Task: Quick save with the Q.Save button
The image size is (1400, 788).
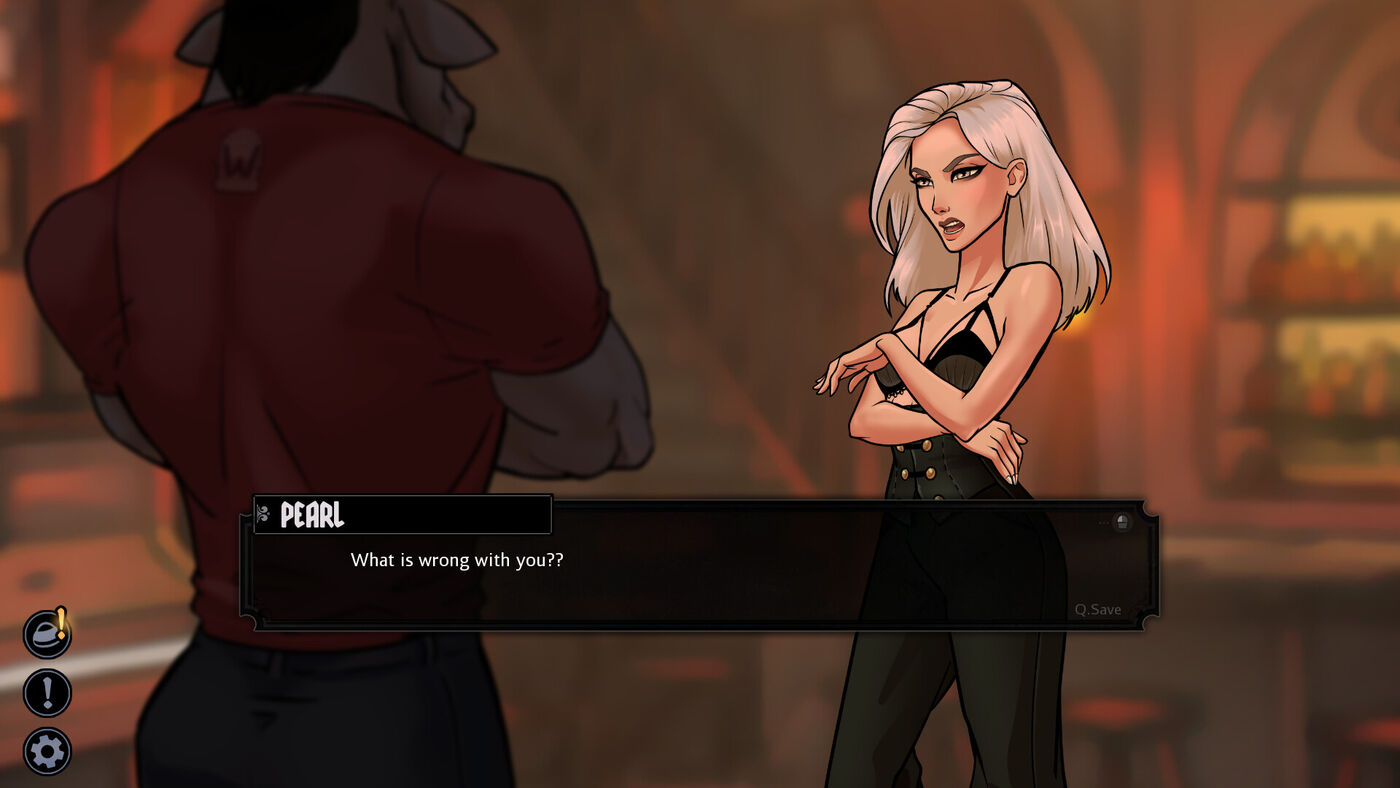Action: click(x=1097, y=609)
